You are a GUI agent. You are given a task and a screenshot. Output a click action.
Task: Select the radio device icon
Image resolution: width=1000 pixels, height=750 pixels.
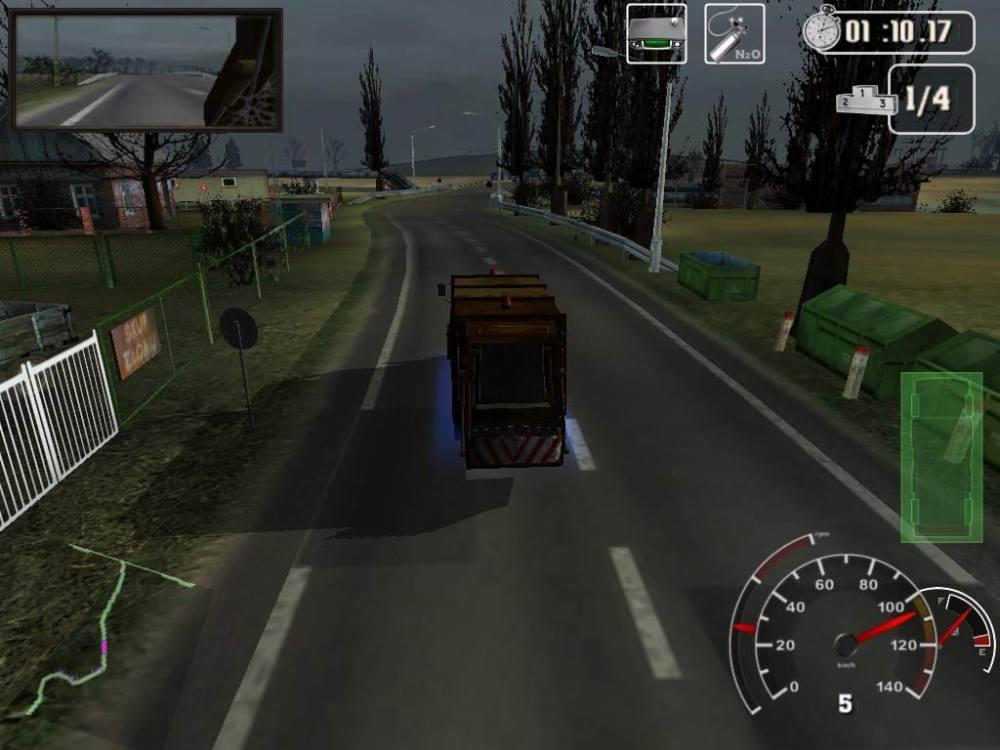click(656, 34)
